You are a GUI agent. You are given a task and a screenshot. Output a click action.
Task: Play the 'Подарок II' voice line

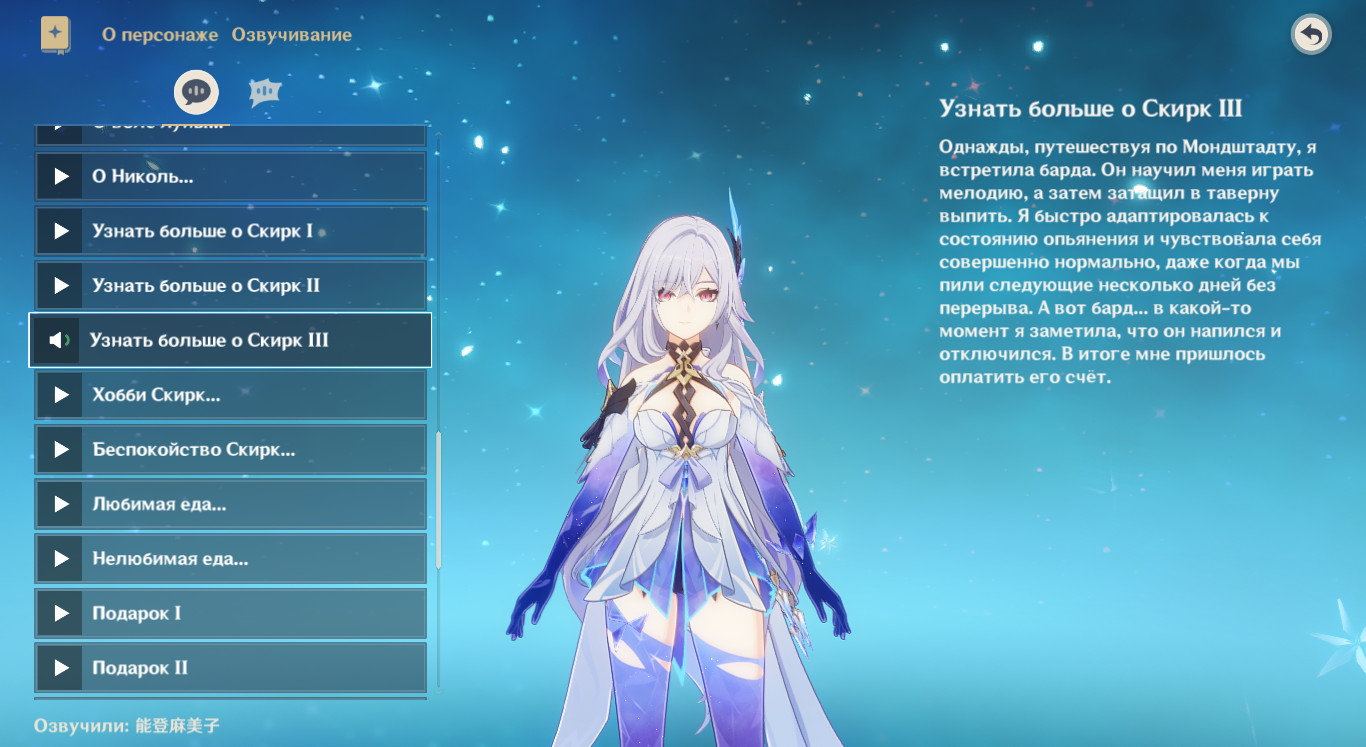[230, 668]
